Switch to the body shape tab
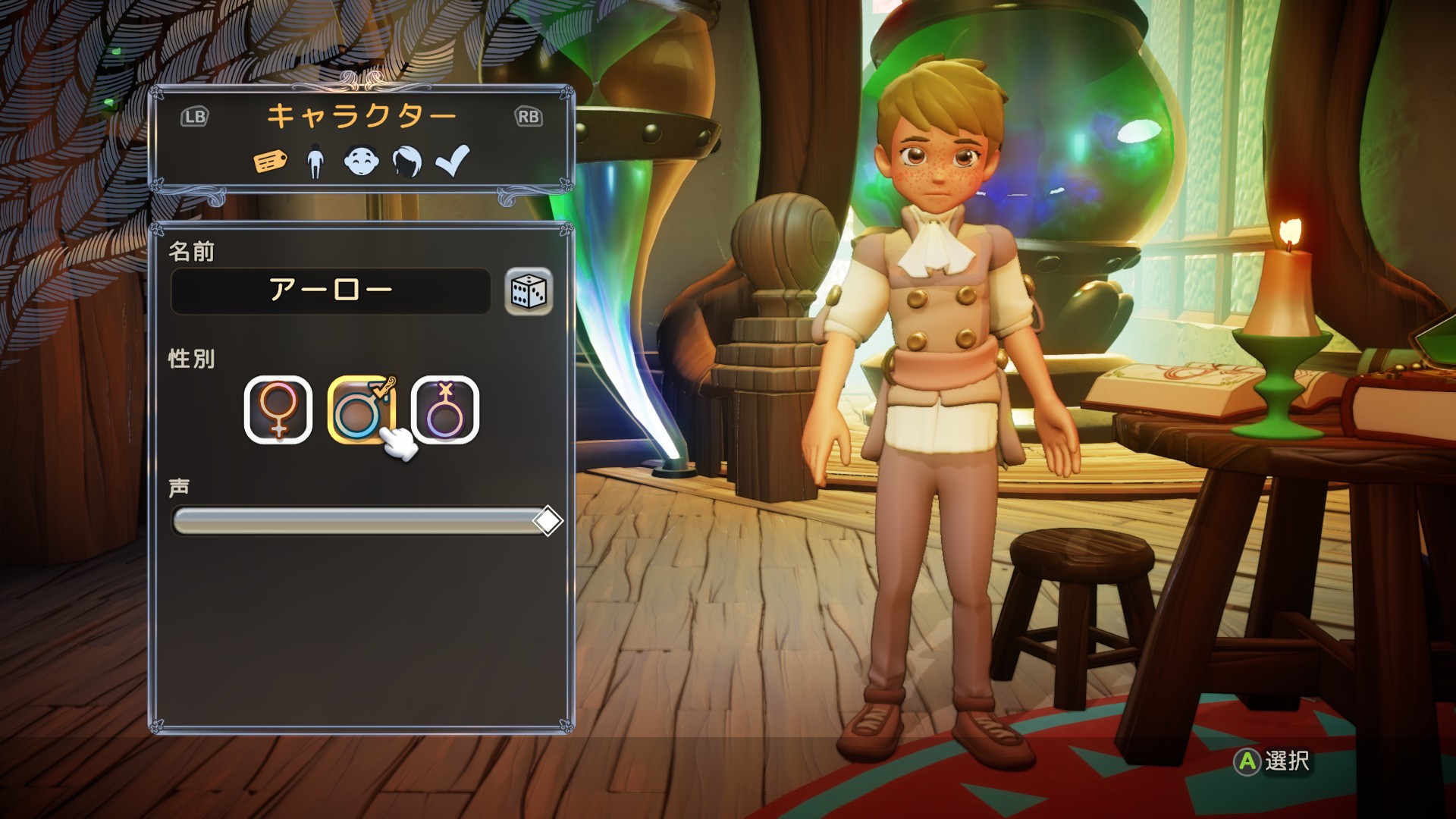Image resolution: width=1456 pixels, height=819 pixels. [x=315, y=162]
